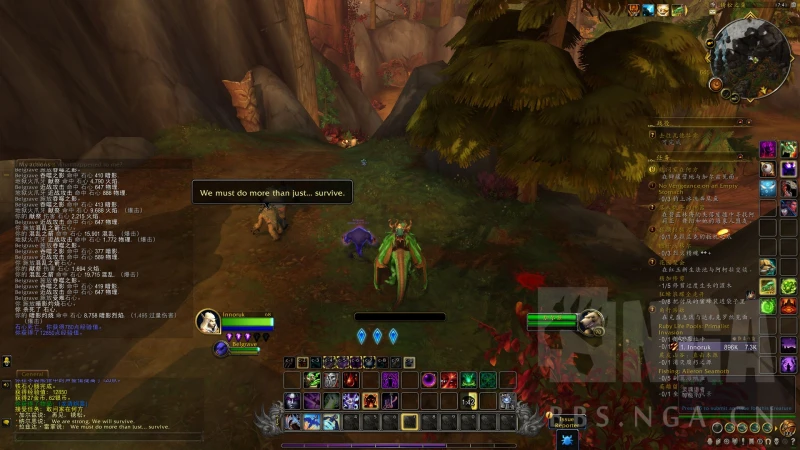
Task: Activate the purple orb ability
Action: pos(429,380)
